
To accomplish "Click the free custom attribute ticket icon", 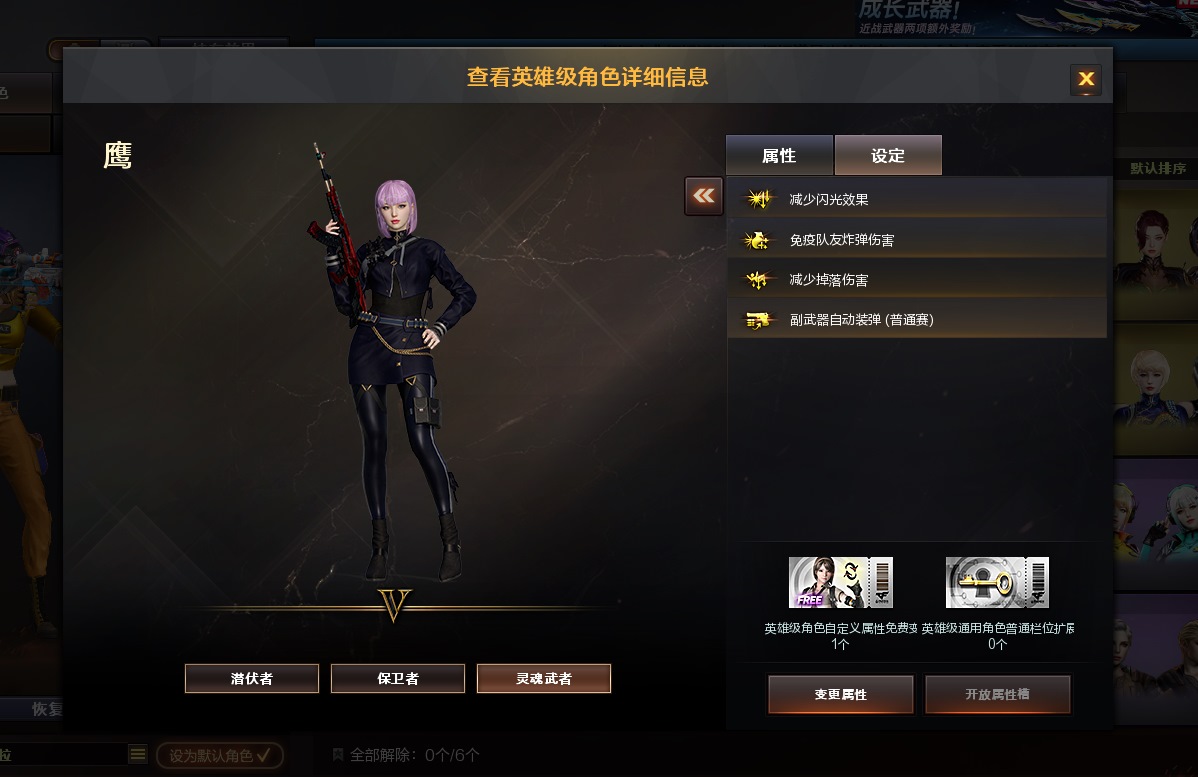I will pos(840,583).
